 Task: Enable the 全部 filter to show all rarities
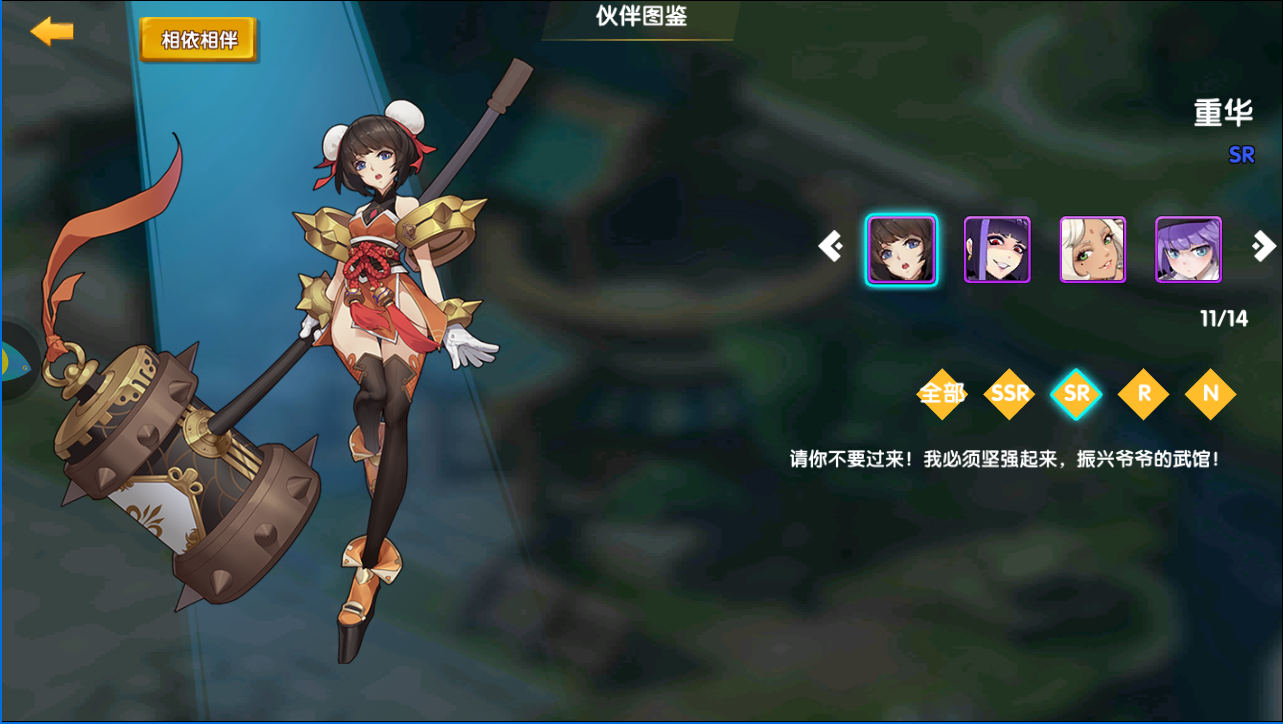[x=941, y=395]
